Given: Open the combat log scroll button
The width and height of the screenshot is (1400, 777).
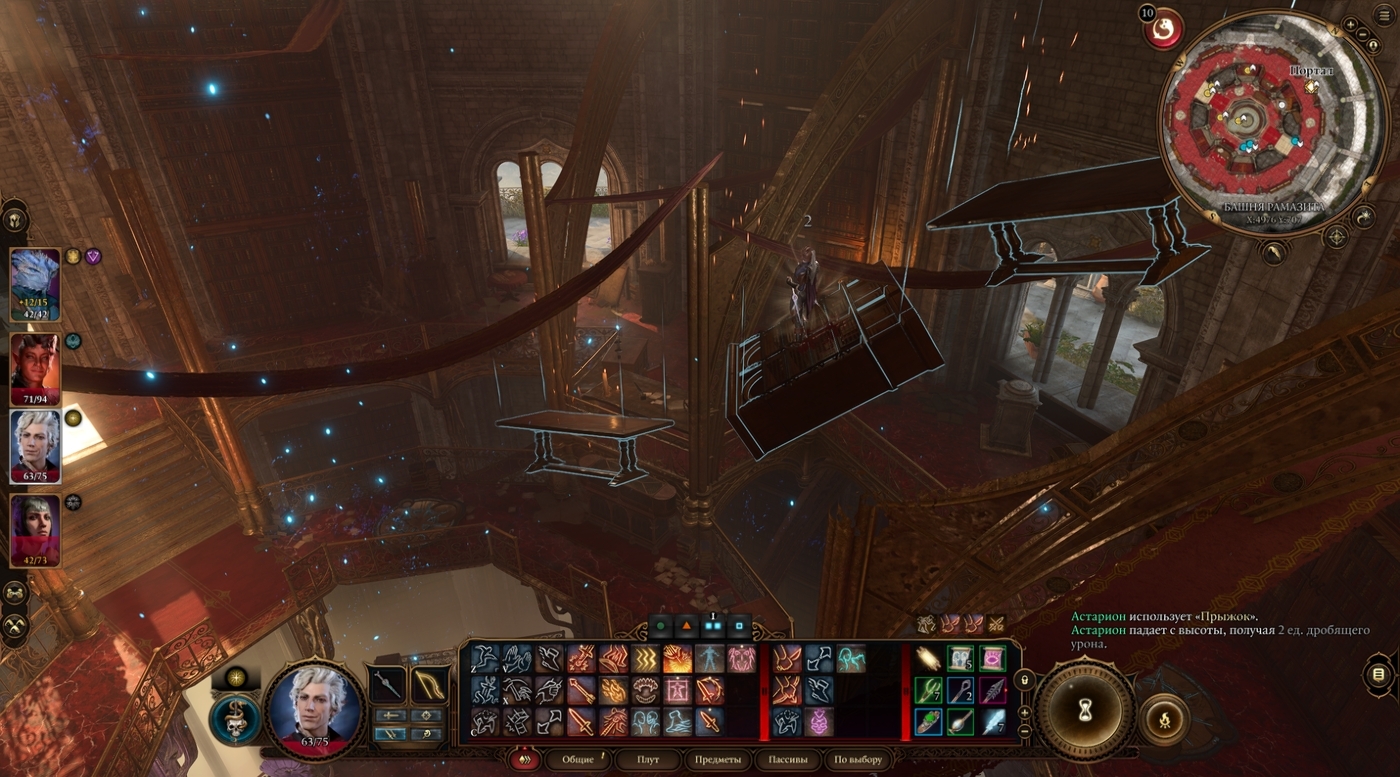Looking at the screenshot, I should pyautogui.click(x=1379, y=674).
